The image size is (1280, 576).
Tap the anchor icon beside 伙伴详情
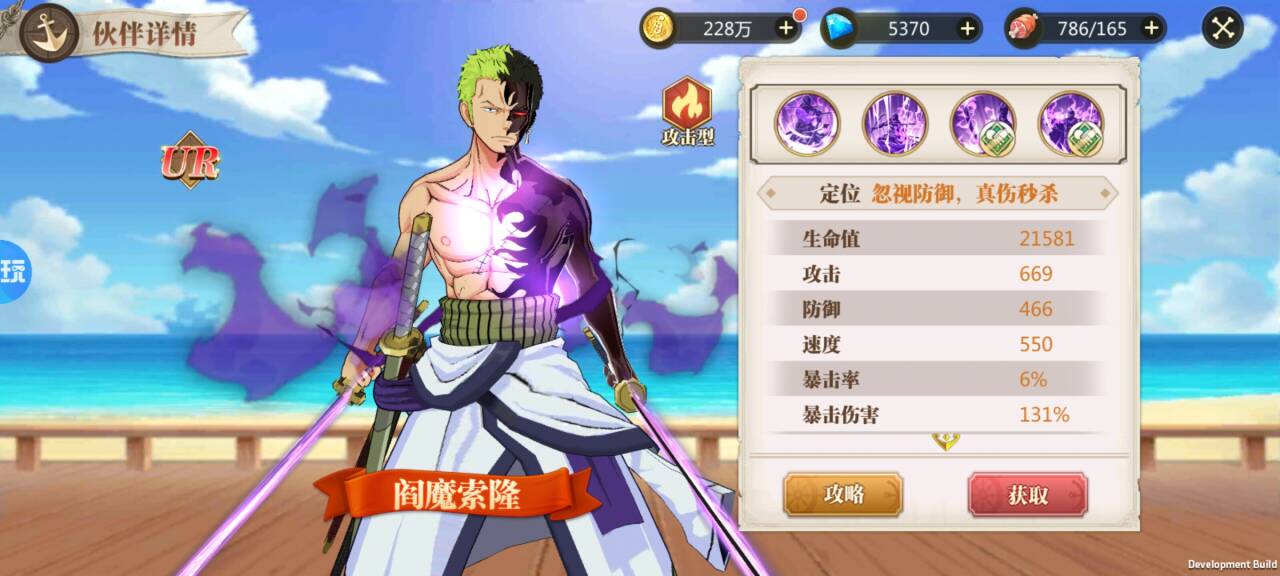tap(48, 32)
